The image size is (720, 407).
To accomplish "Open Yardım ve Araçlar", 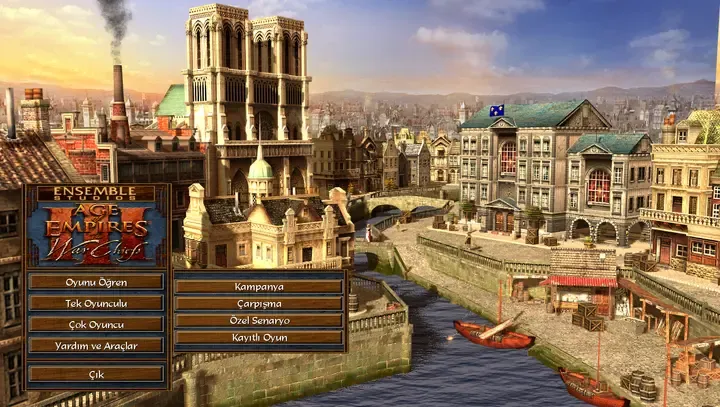I will 96,345.
